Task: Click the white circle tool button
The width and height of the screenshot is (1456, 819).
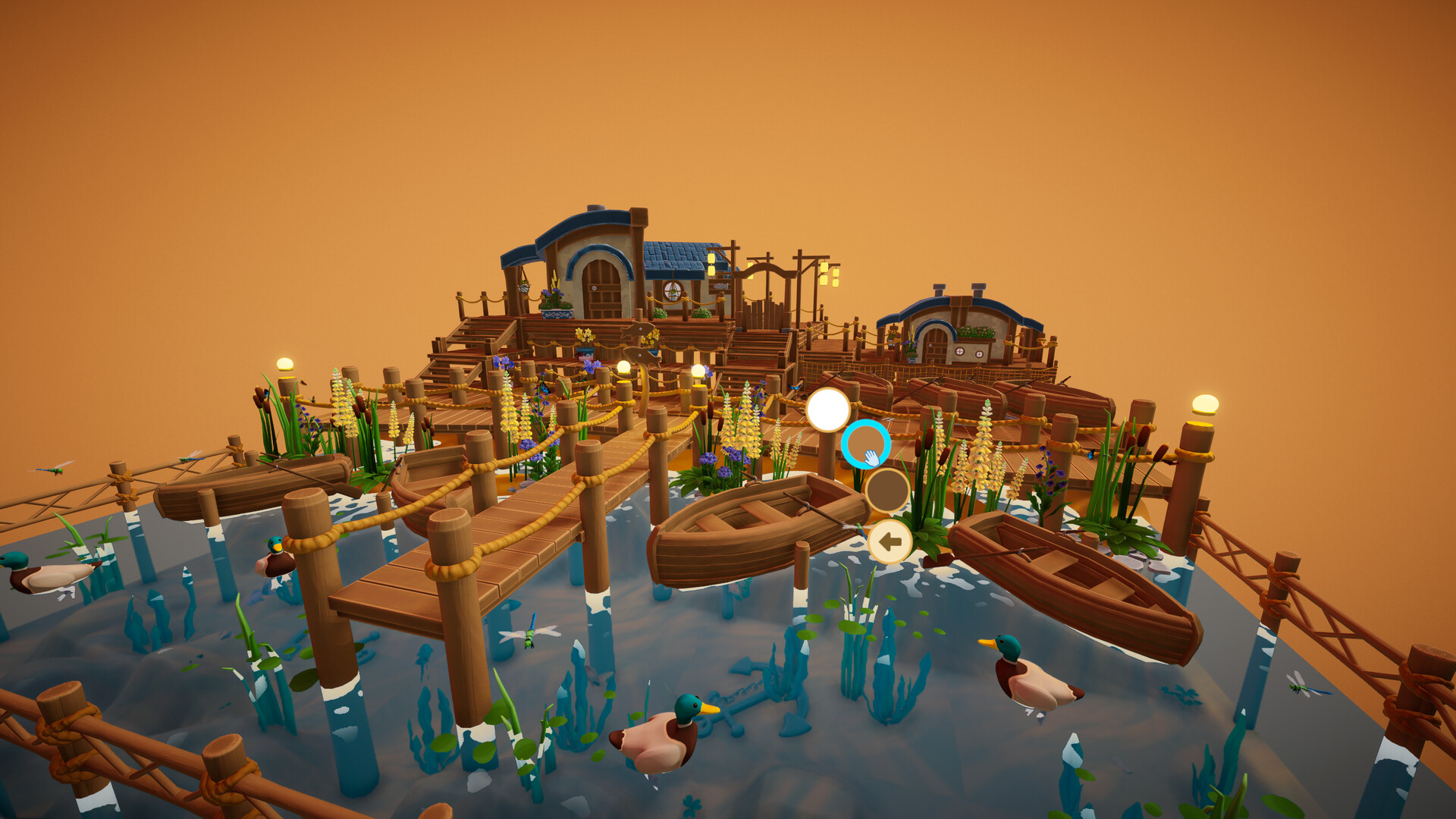Action: 827,409
